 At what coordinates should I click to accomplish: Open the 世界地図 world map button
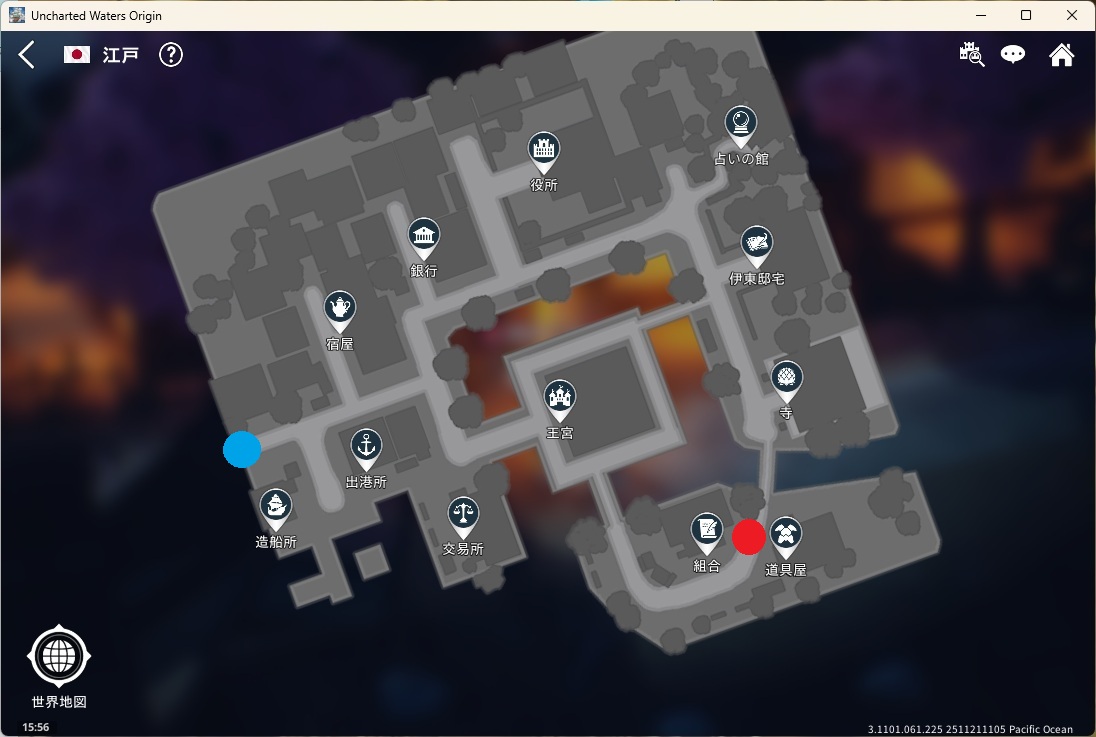pyautogui.click(x=59, y=657)
